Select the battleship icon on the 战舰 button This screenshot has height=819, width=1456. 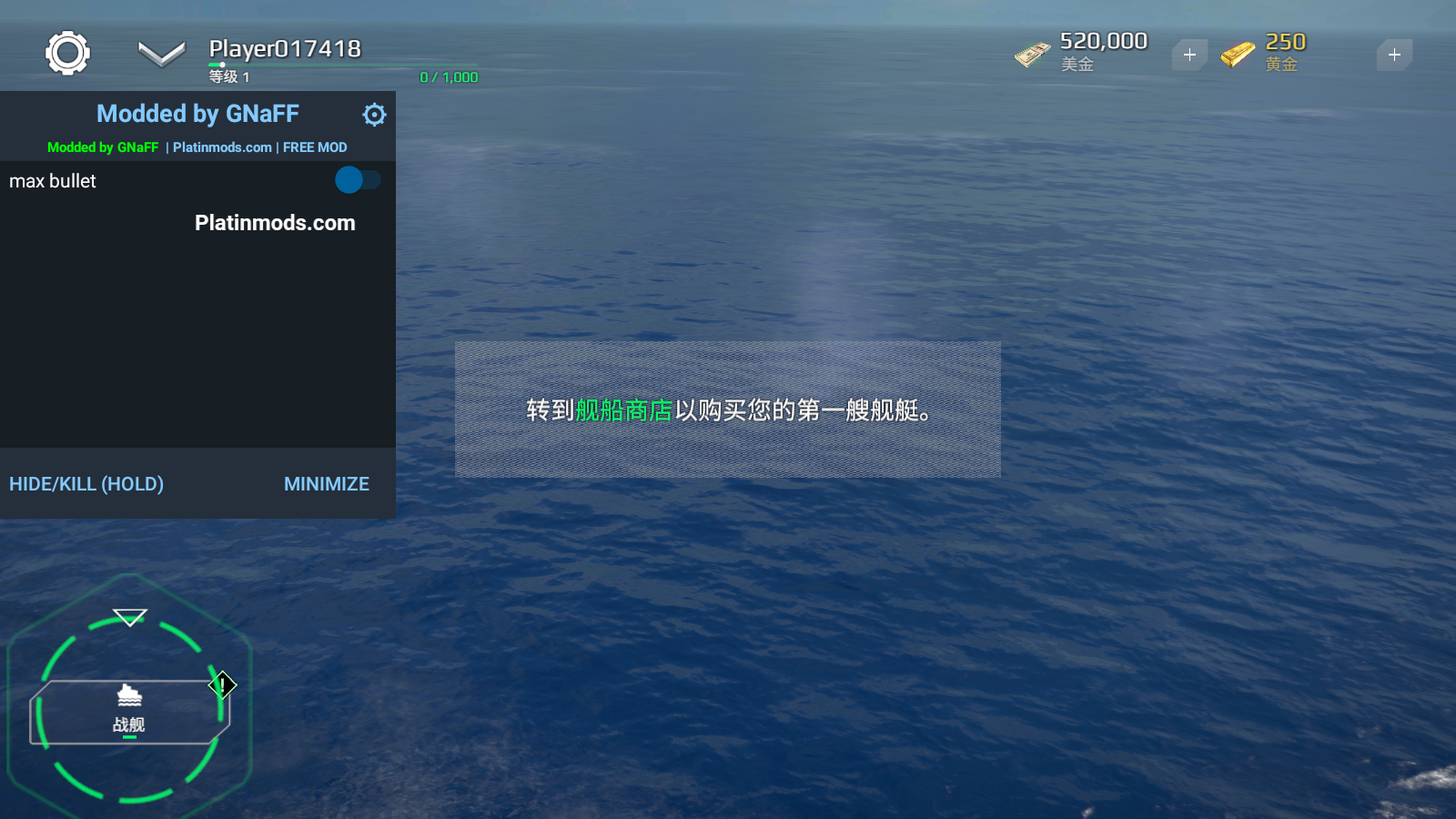point(129,695)
